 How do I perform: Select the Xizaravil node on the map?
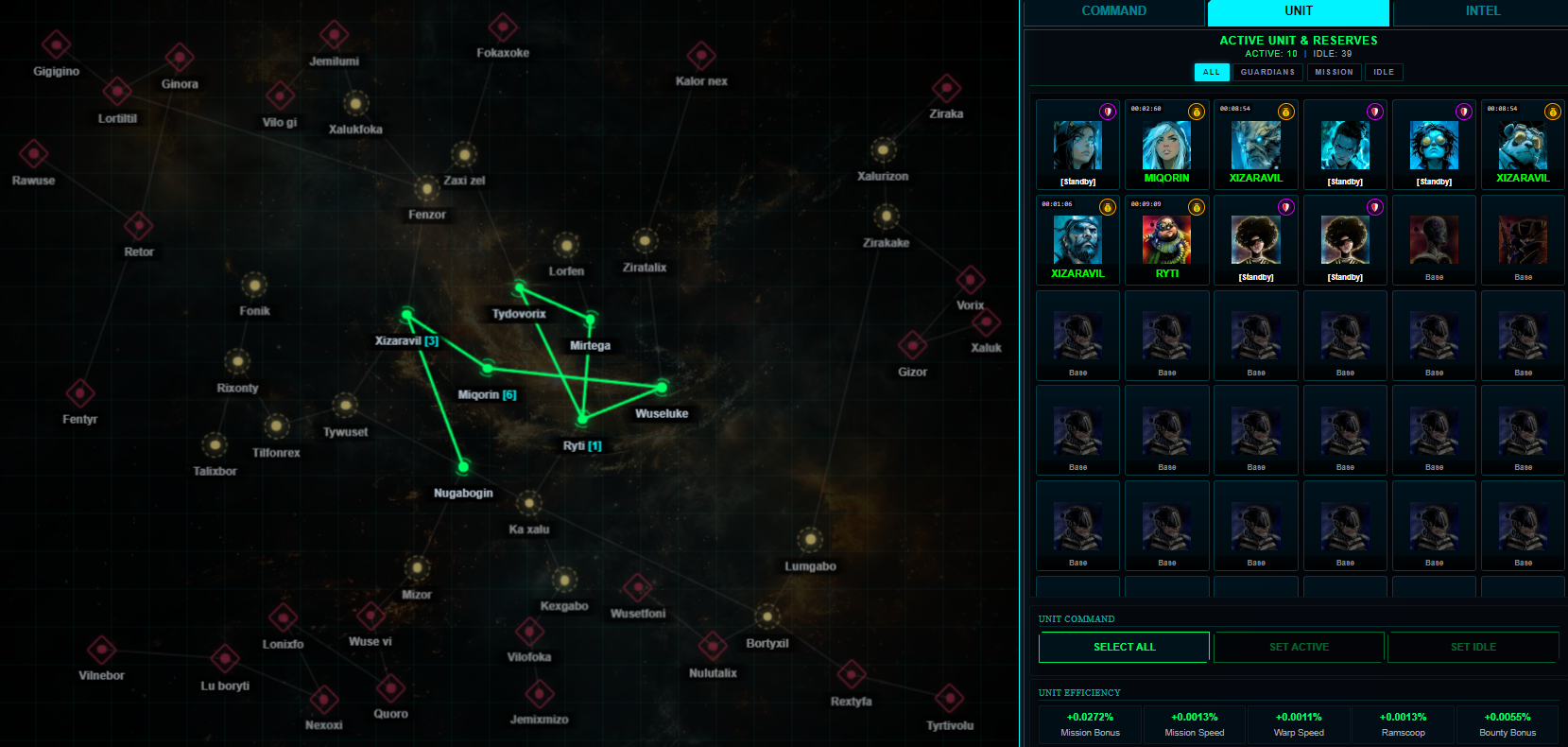(406, 314)
